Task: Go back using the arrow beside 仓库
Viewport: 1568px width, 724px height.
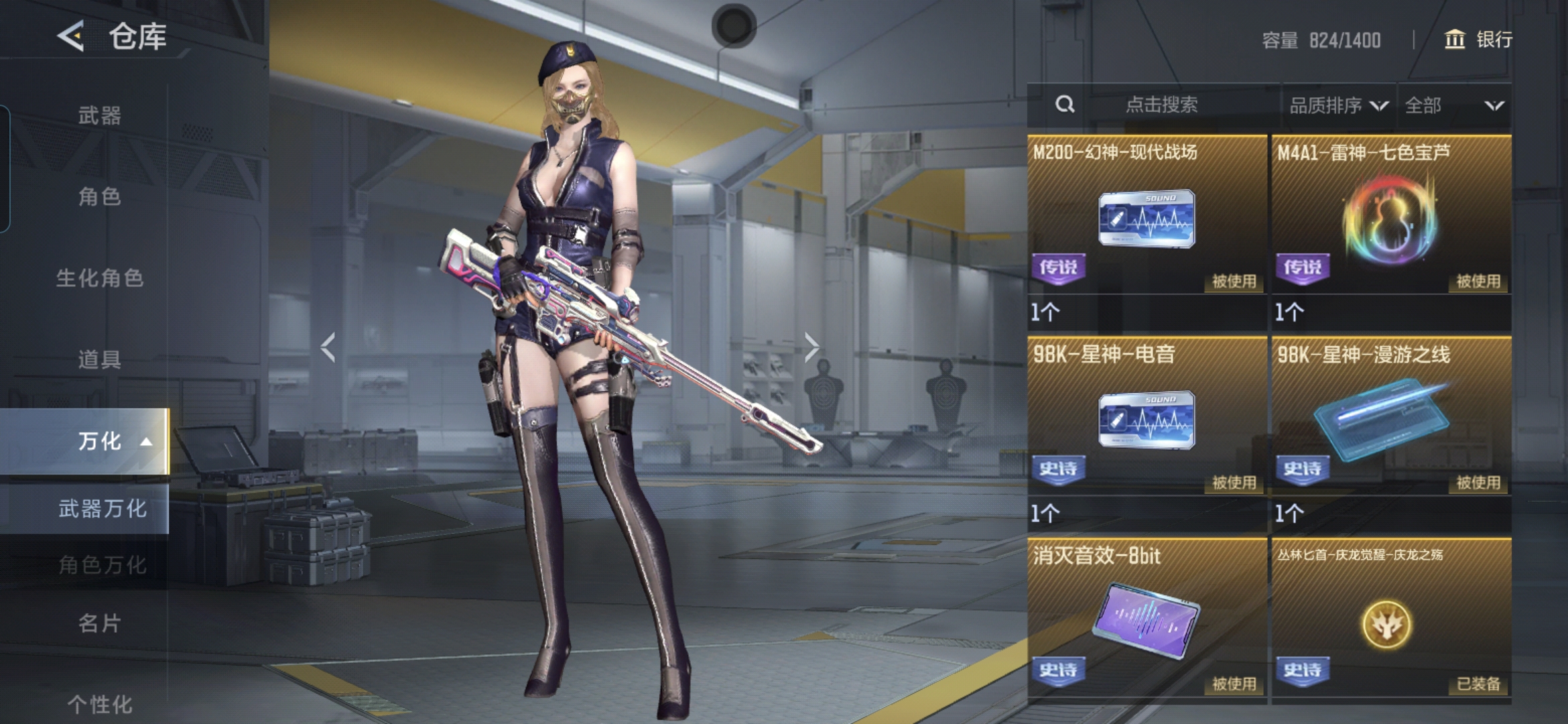Action: [x=71, y=36]
